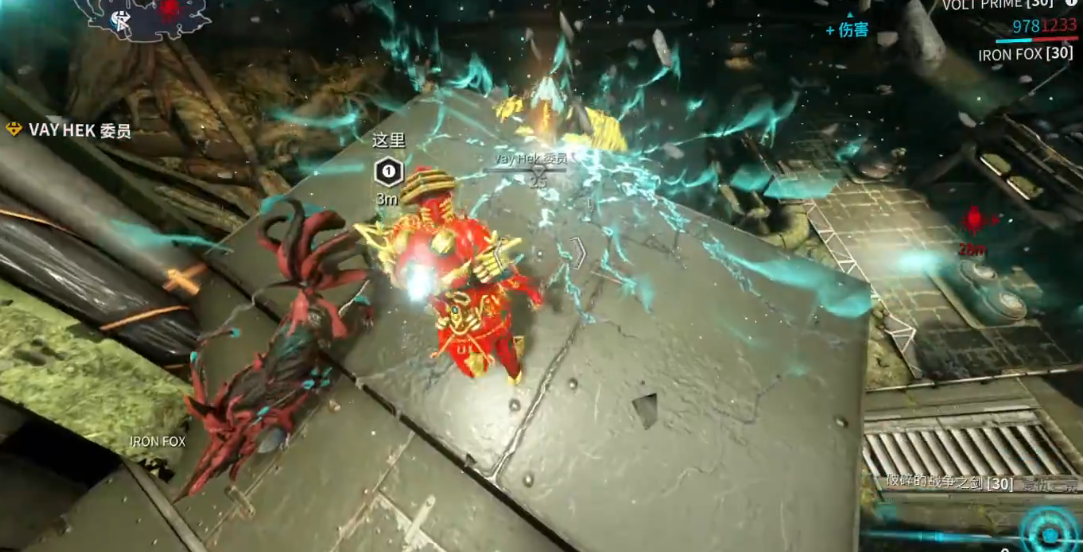Click the Vay Hek objective icon

point(14,129)
